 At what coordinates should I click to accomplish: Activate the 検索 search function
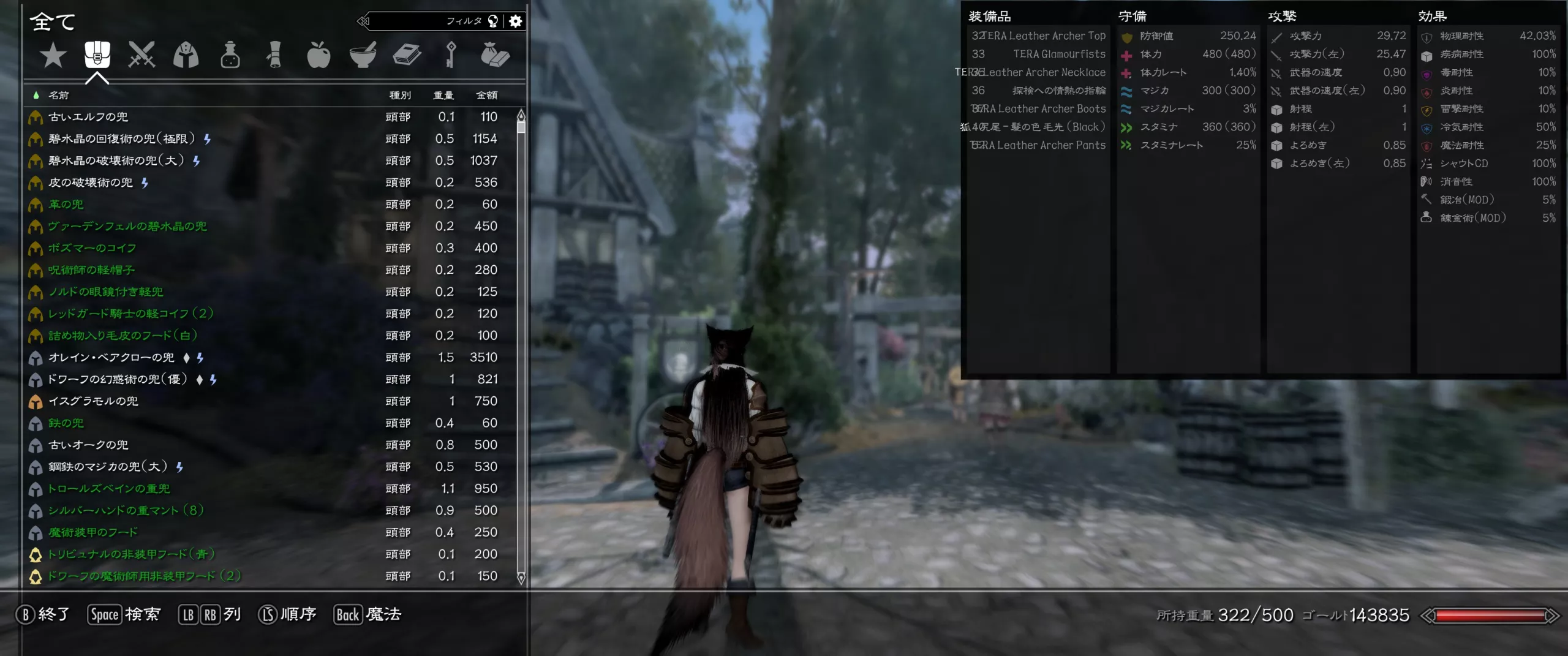(x=124, y=614)
